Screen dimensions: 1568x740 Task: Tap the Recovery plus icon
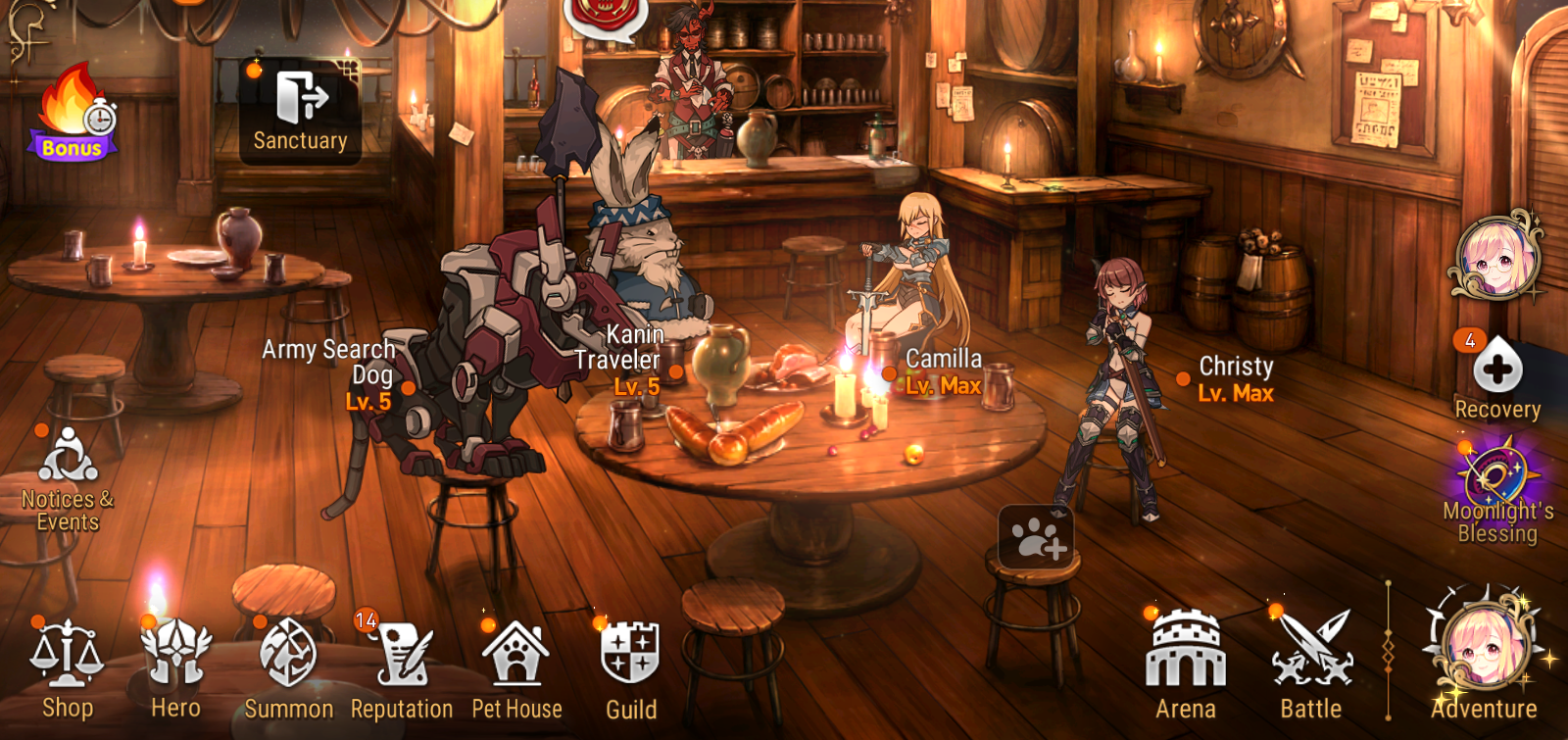[x=1497, y=370]
